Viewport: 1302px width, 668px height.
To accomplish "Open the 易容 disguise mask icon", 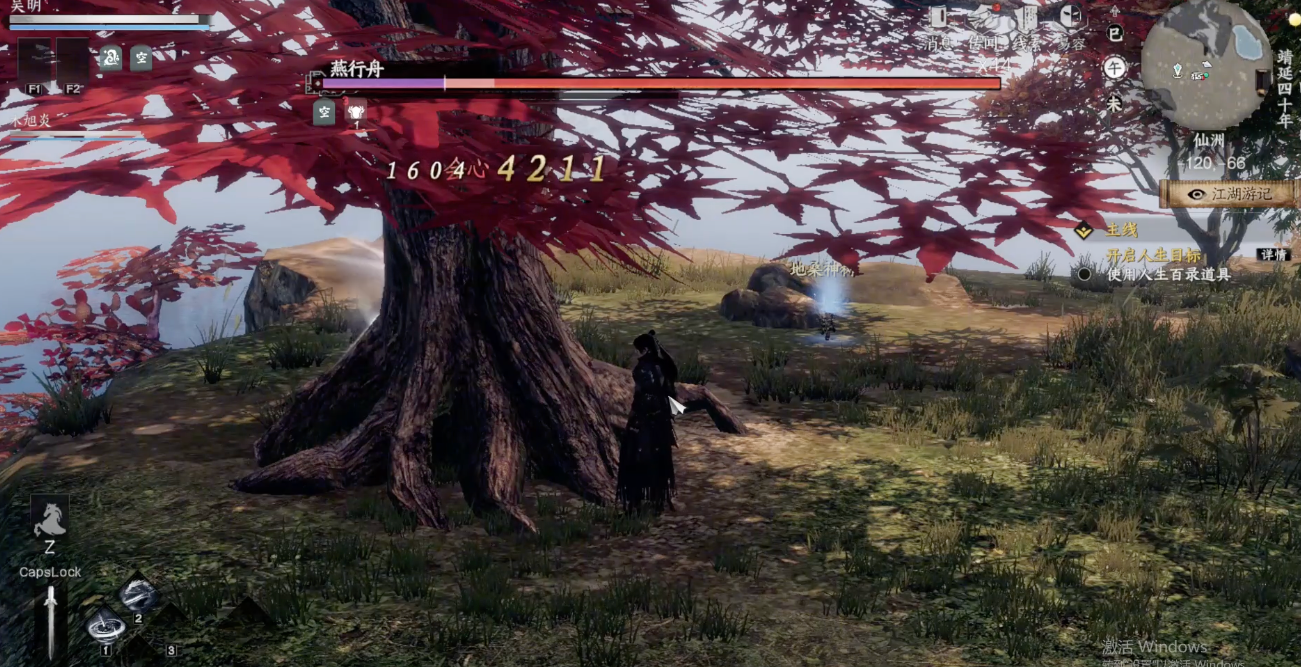I will (x=1070, y=18).
